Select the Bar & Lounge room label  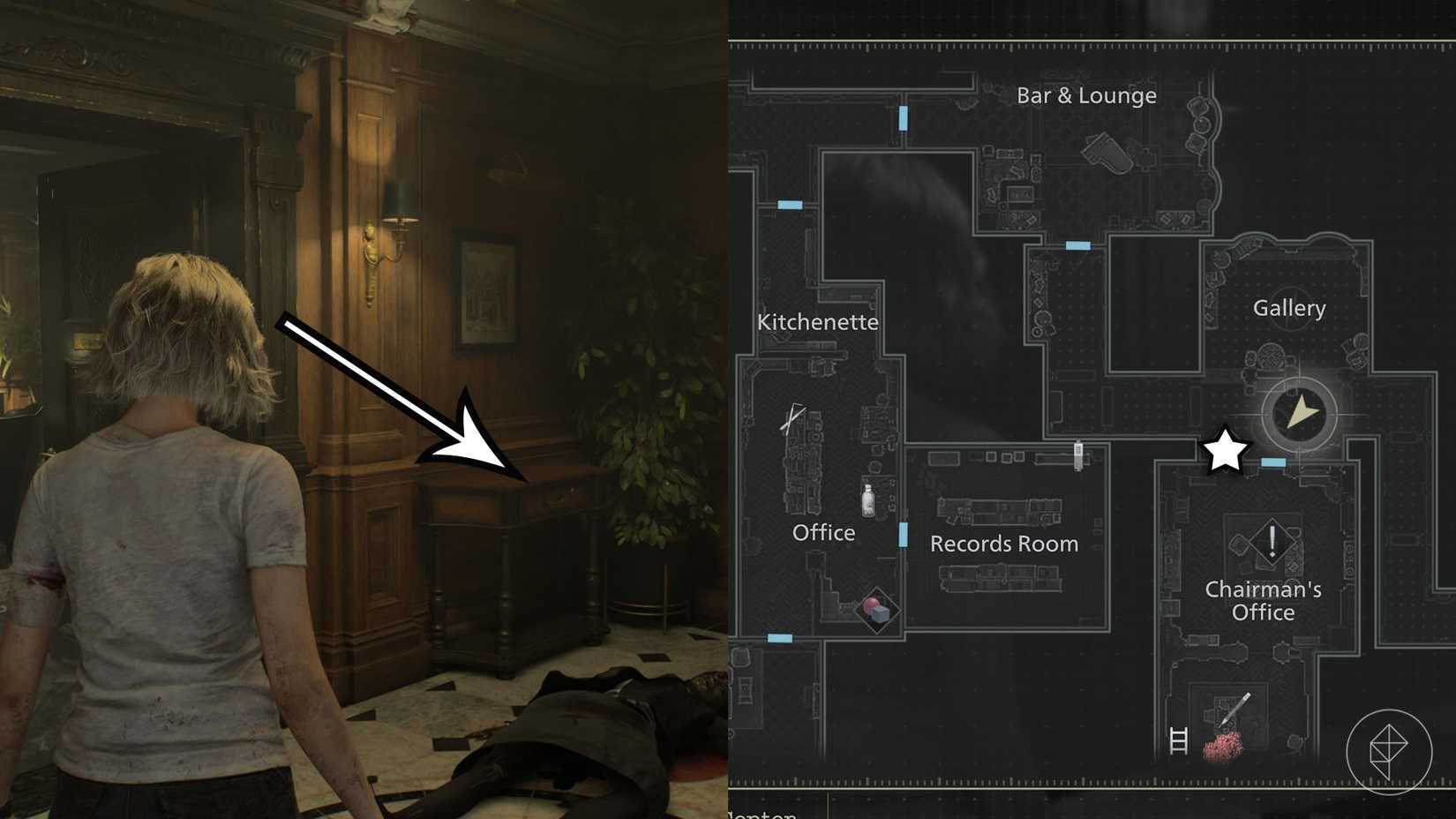point(1086,94)
